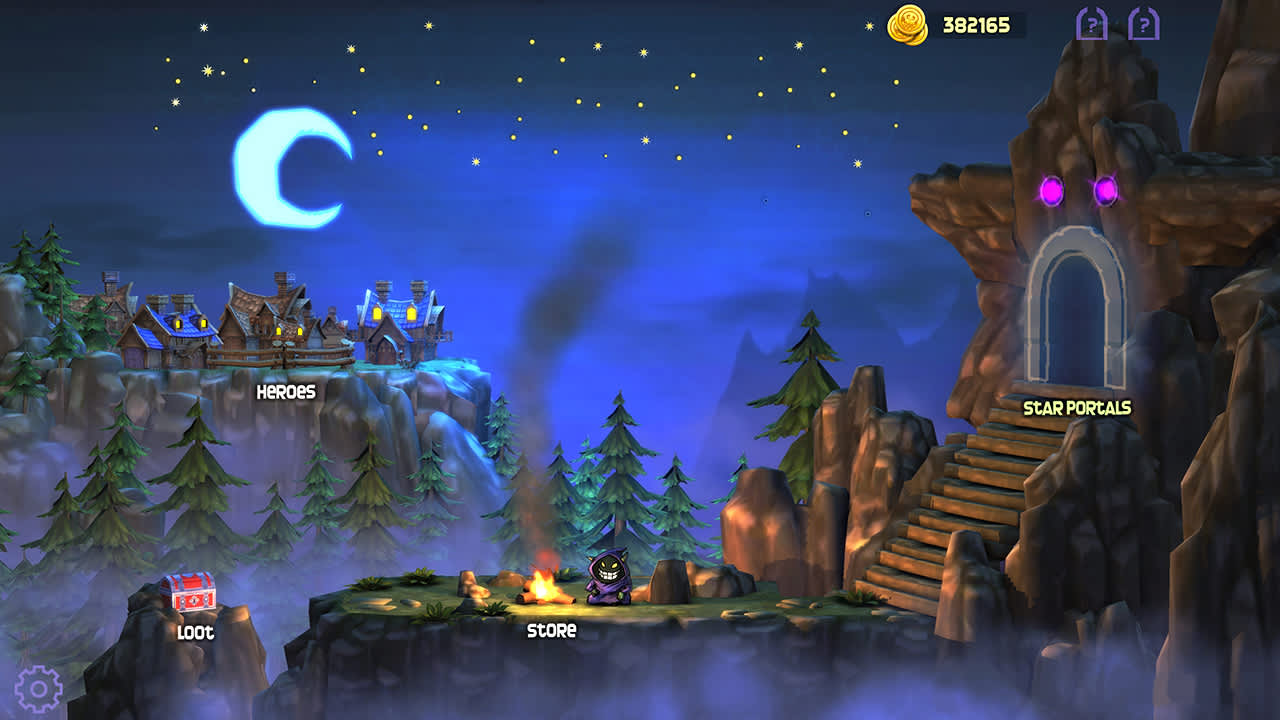Click the left purple portal orb
The image size is (1280, 720).
coord(1051,190)
